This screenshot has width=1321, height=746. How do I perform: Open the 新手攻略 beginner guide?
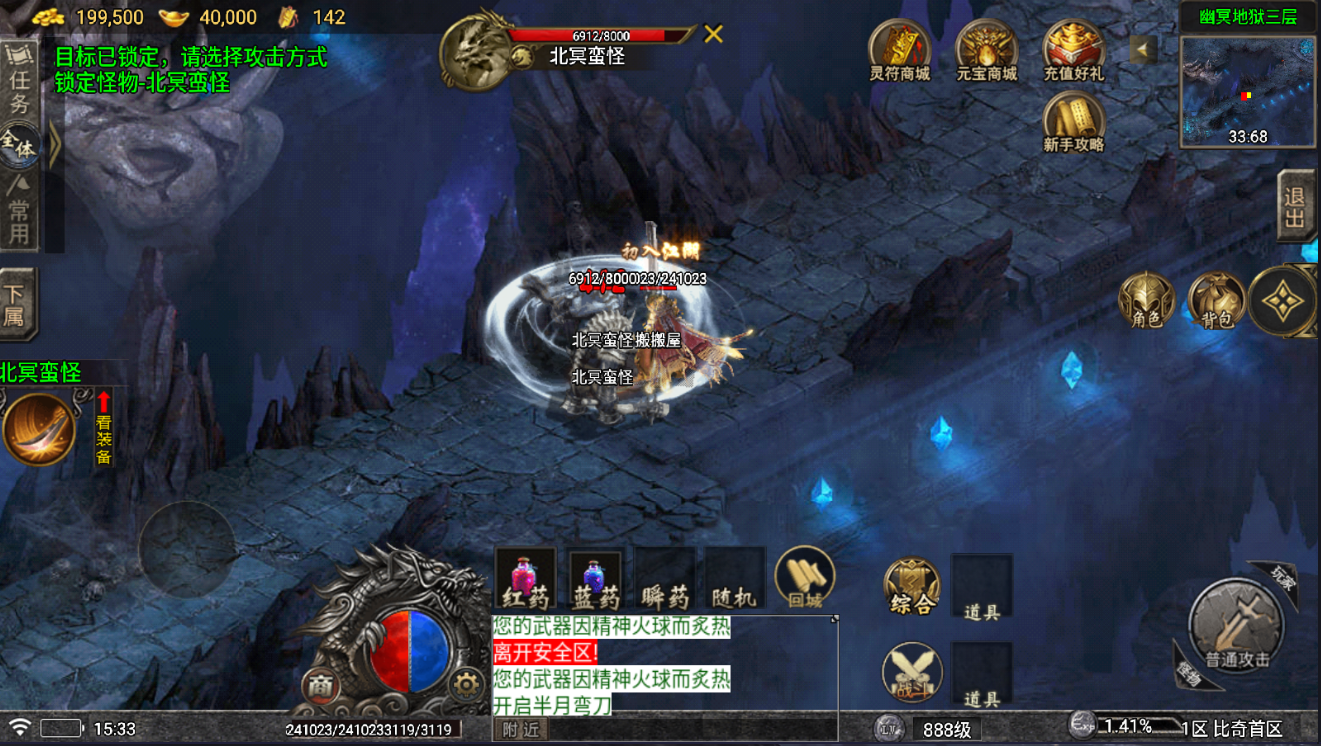tap(1073, 122)
